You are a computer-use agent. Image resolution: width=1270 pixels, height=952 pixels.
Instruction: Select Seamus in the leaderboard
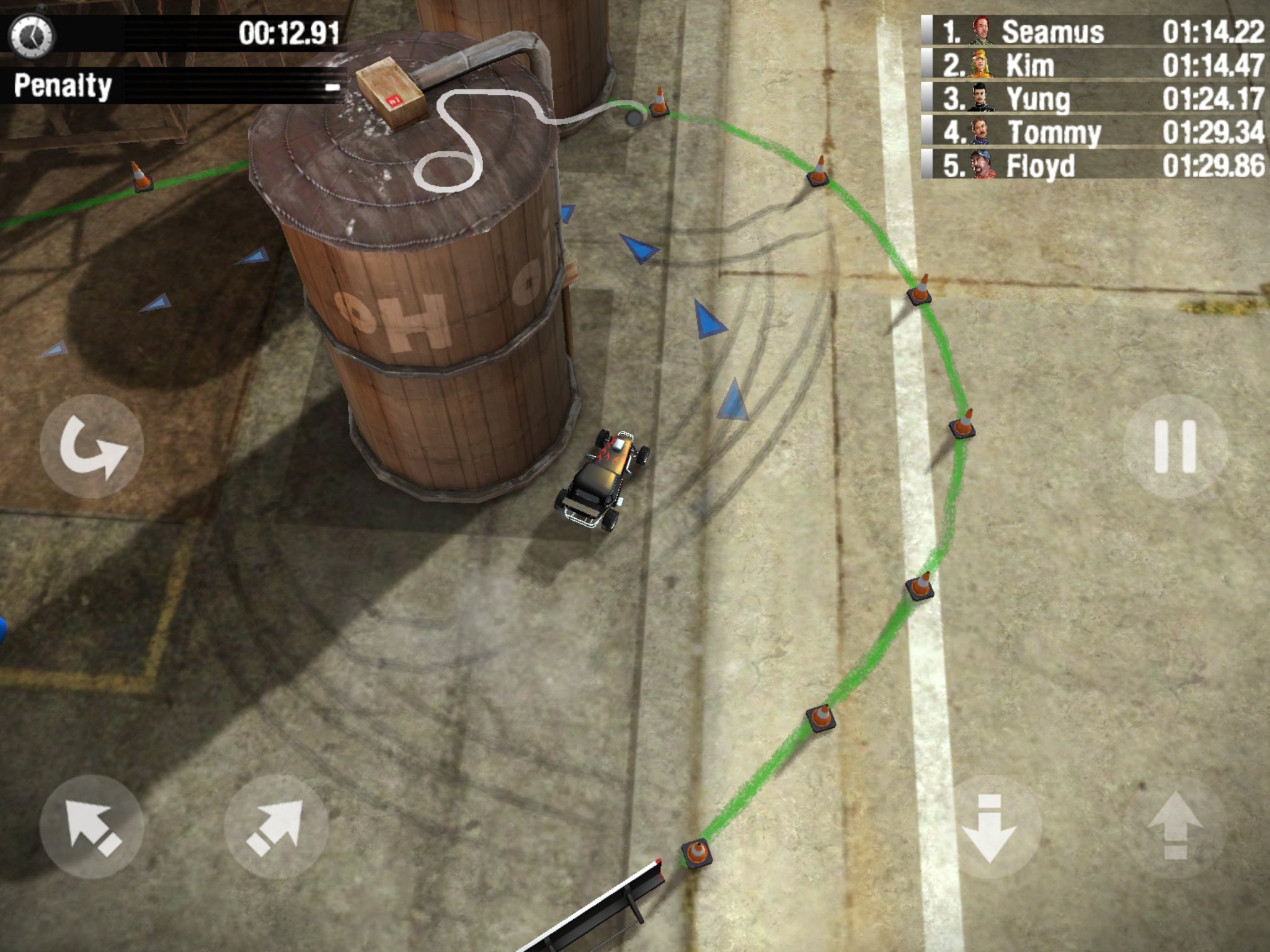point(1094,32)
